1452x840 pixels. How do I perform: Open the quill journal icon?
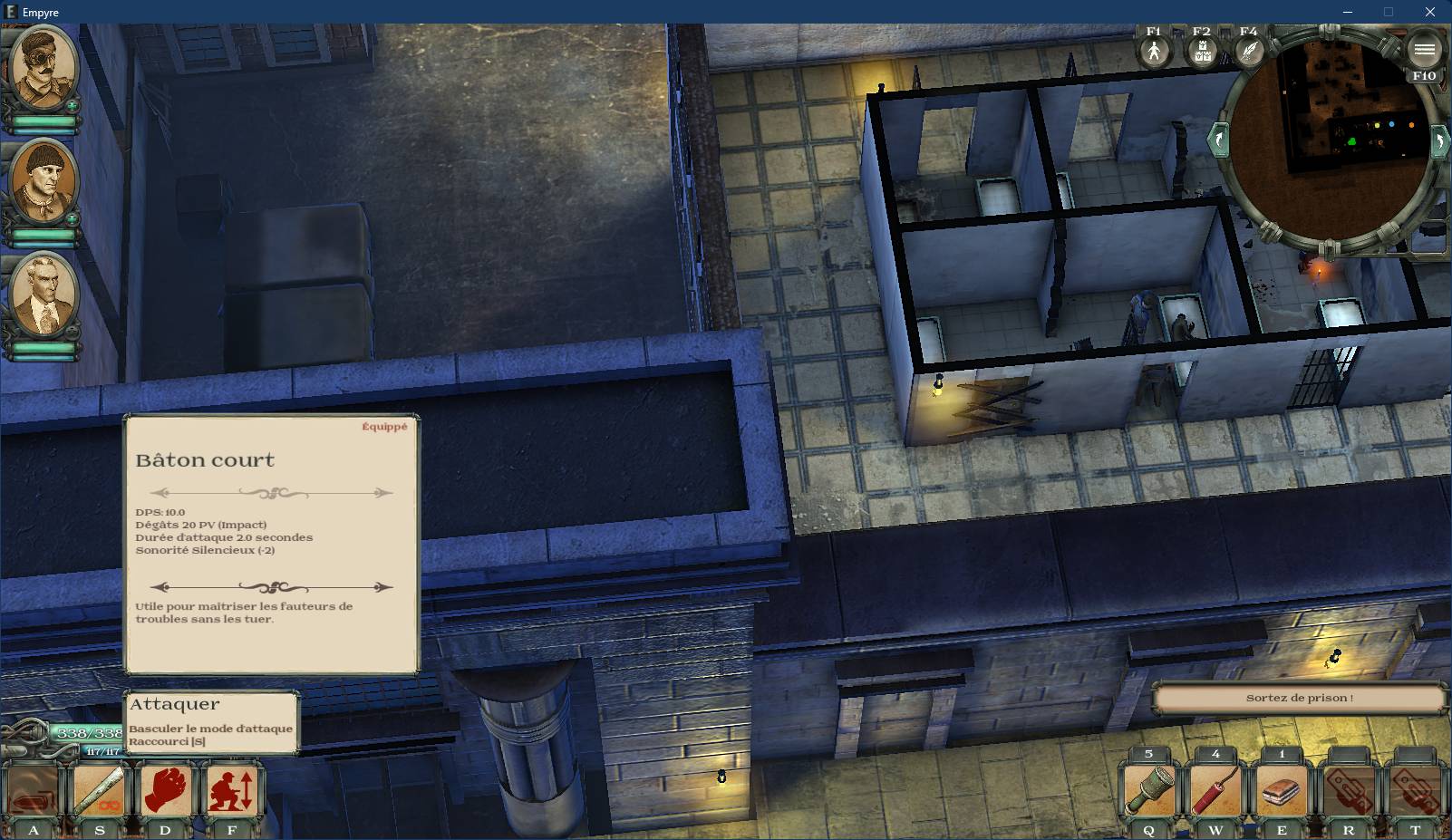[1249, 51]
